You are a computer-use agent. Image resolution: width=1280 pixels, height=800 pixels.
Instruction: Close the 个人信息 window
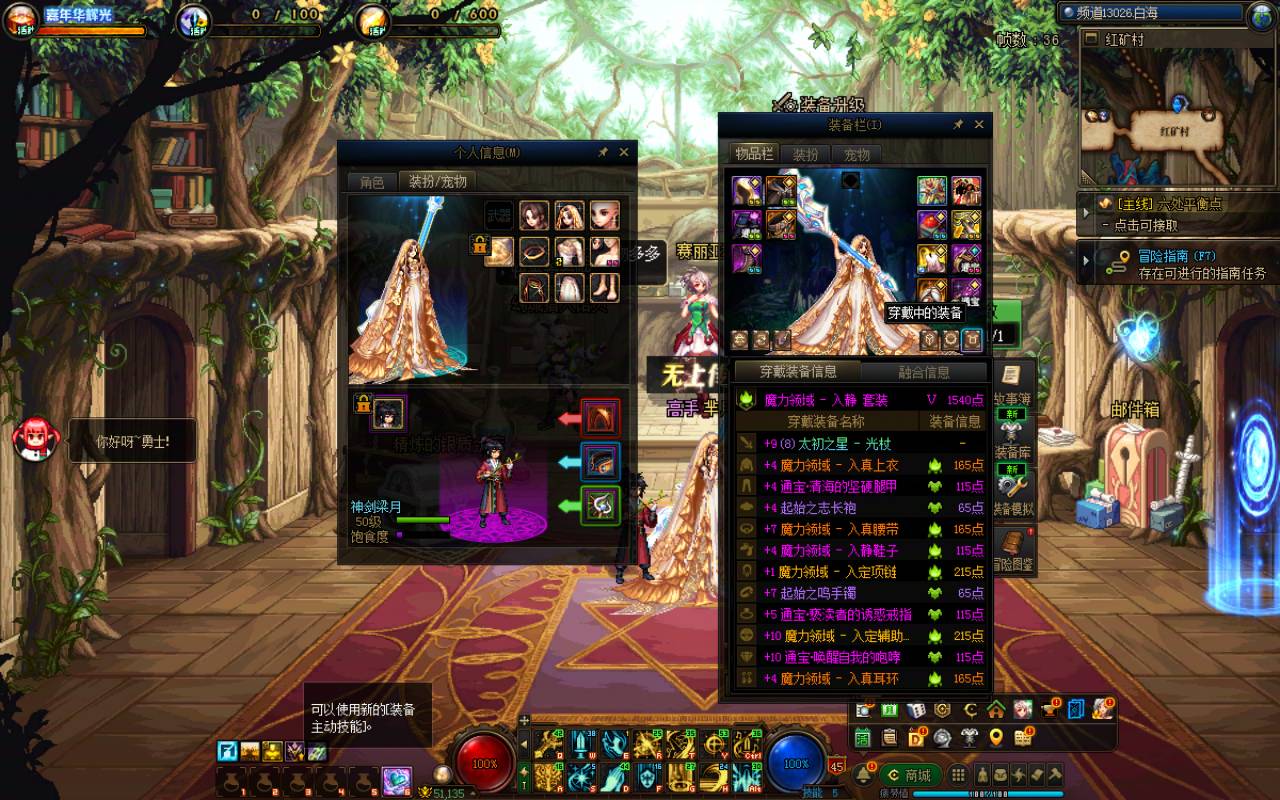click(624, 152)
